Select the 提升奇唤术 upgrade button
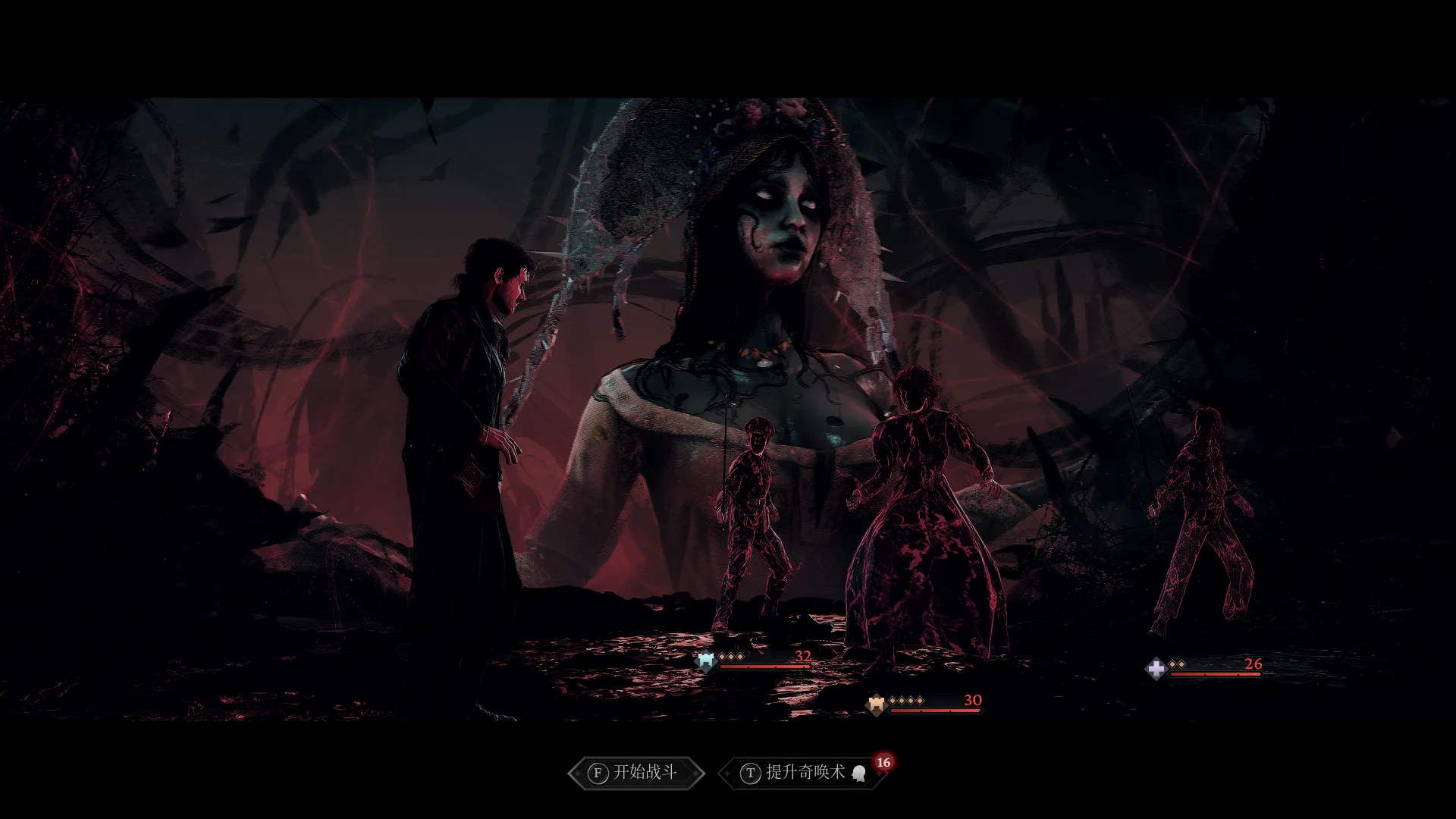This screenshot has width=1456, height=819. tap(802, 773)
